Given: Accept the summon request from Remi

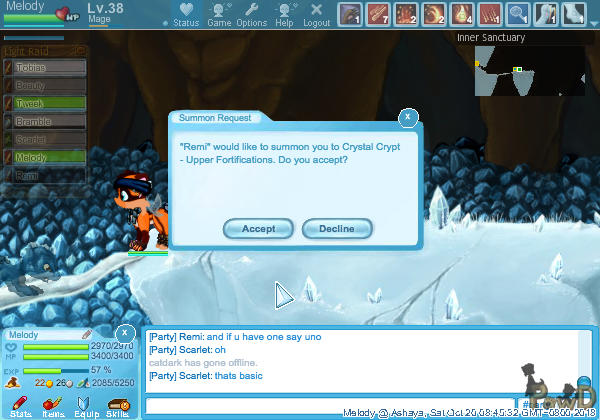Looking at the screenshot, I should [258, 229].
